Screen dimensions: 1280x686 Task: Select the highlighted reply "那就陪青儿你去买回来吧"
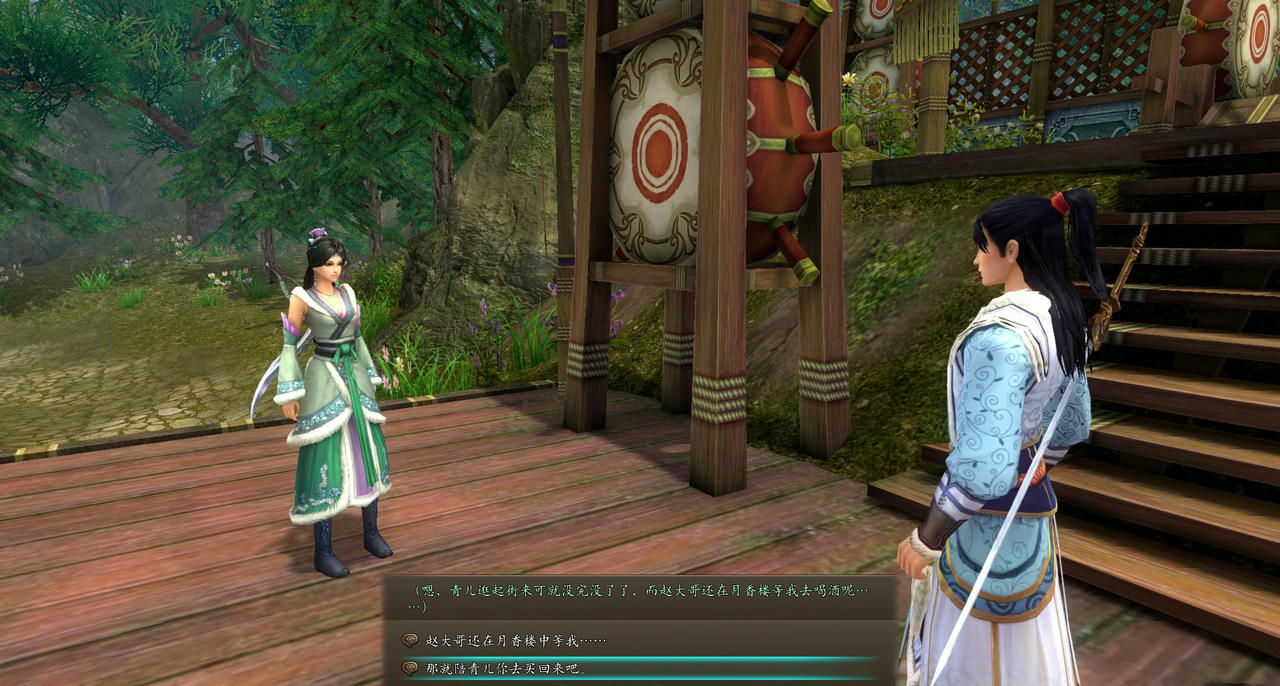[x=506, y=668]
